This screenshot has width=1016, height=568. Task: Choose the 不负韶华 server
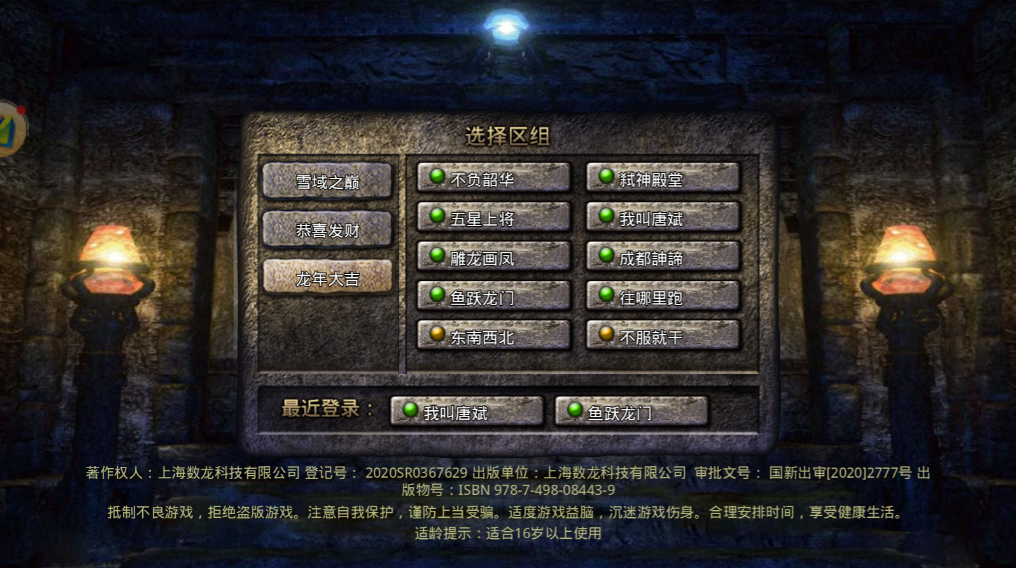click(494, 179)
